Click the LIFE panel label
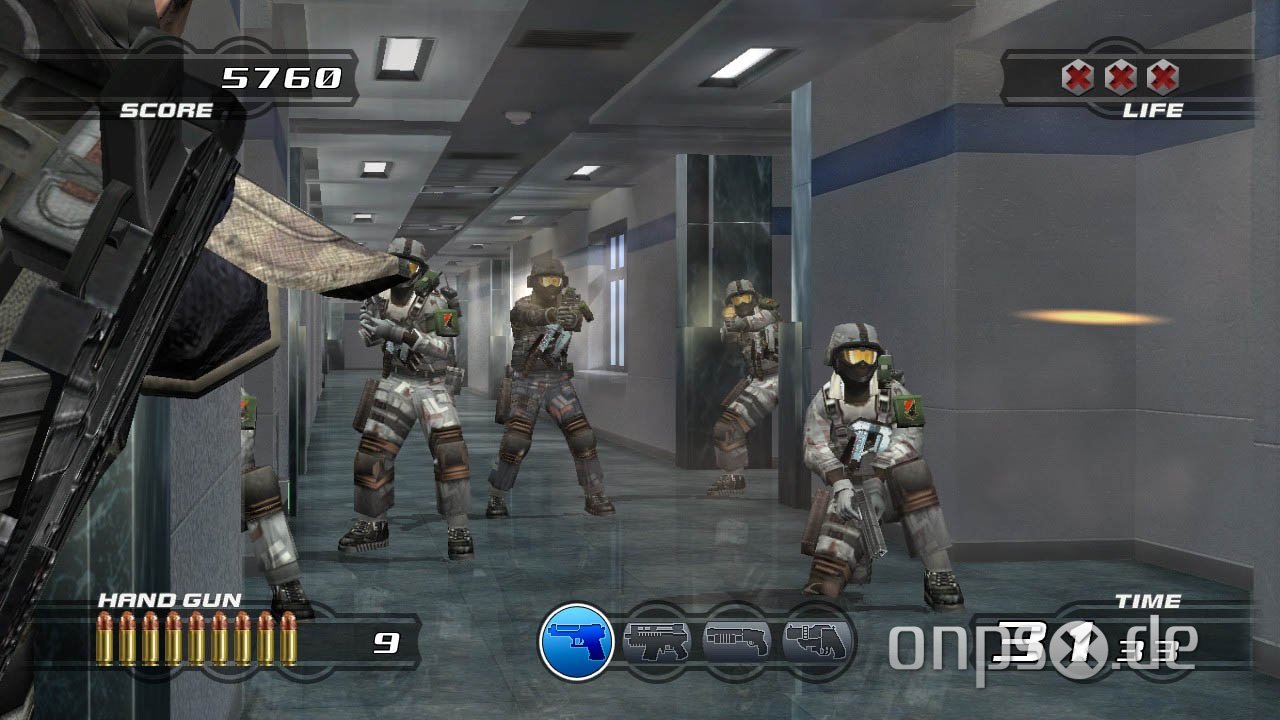 click(x=1154, y=110)
